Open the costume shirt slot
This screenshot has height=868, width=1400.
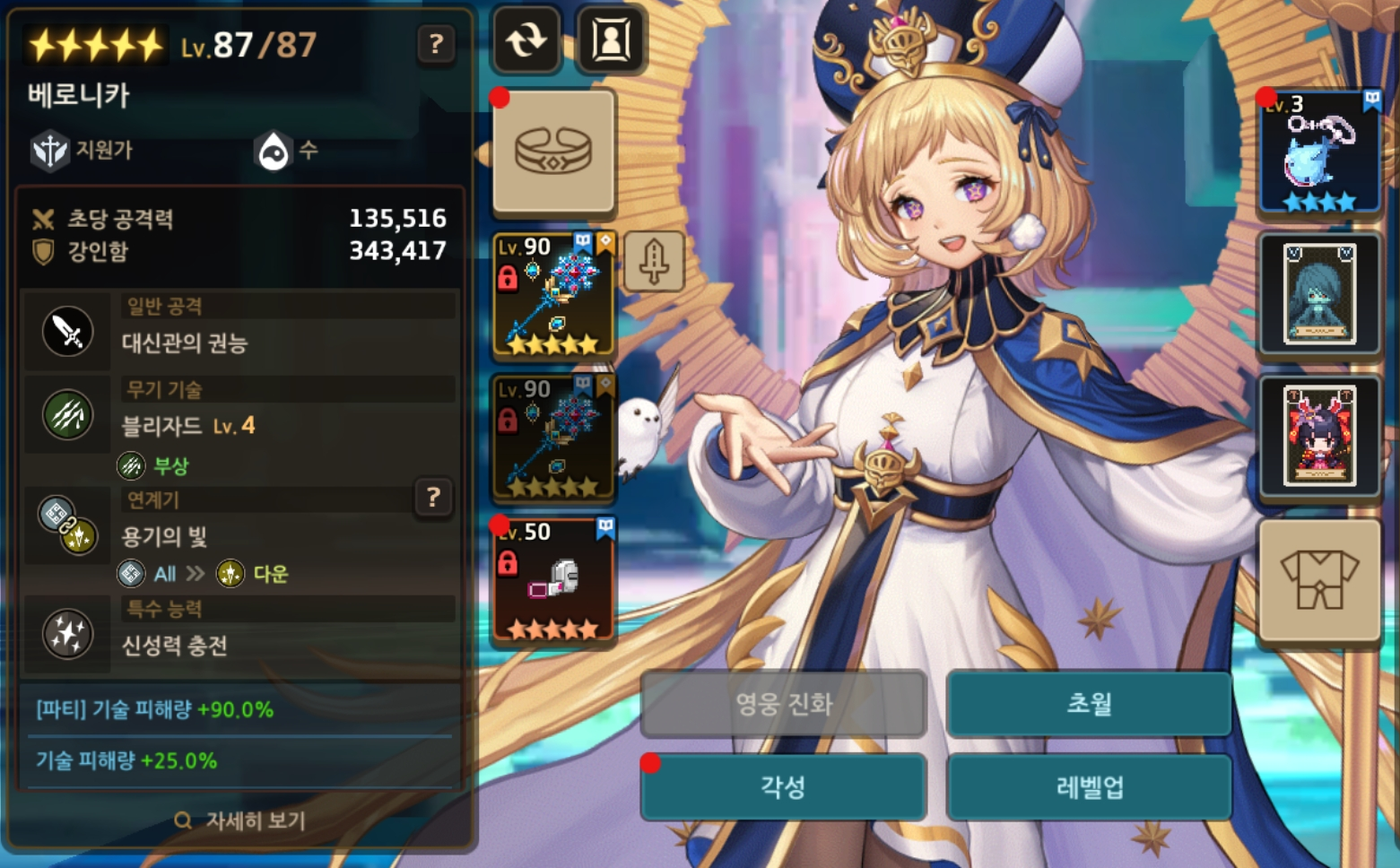[1319, 579]
